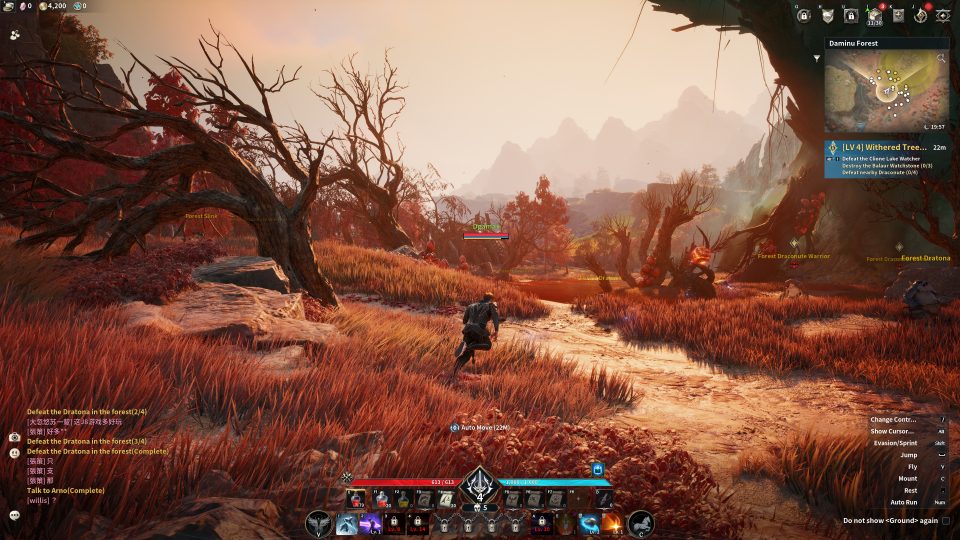
Task: Click the paw print icon
Action: point(15,33)
